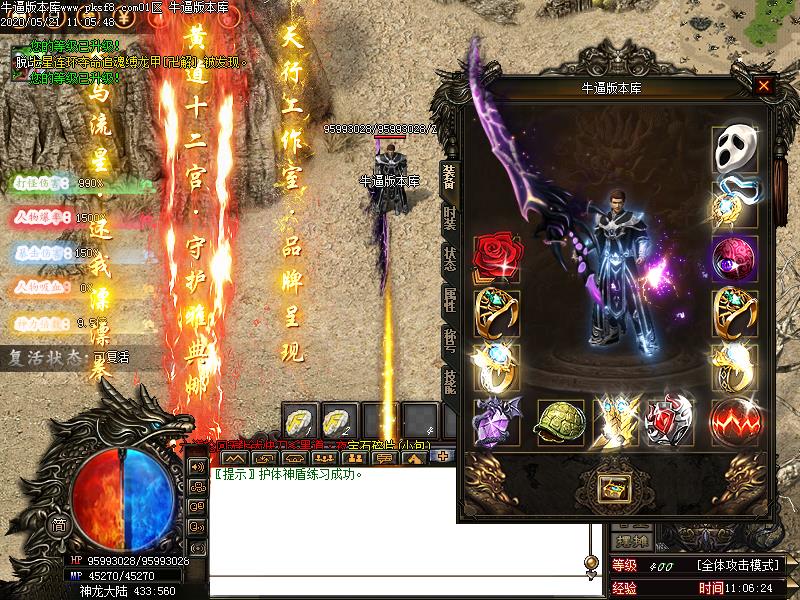The width and height of the screenshot is (800, 600).
Task: Select the dark red orb slot
Action: tap(734, 258)
